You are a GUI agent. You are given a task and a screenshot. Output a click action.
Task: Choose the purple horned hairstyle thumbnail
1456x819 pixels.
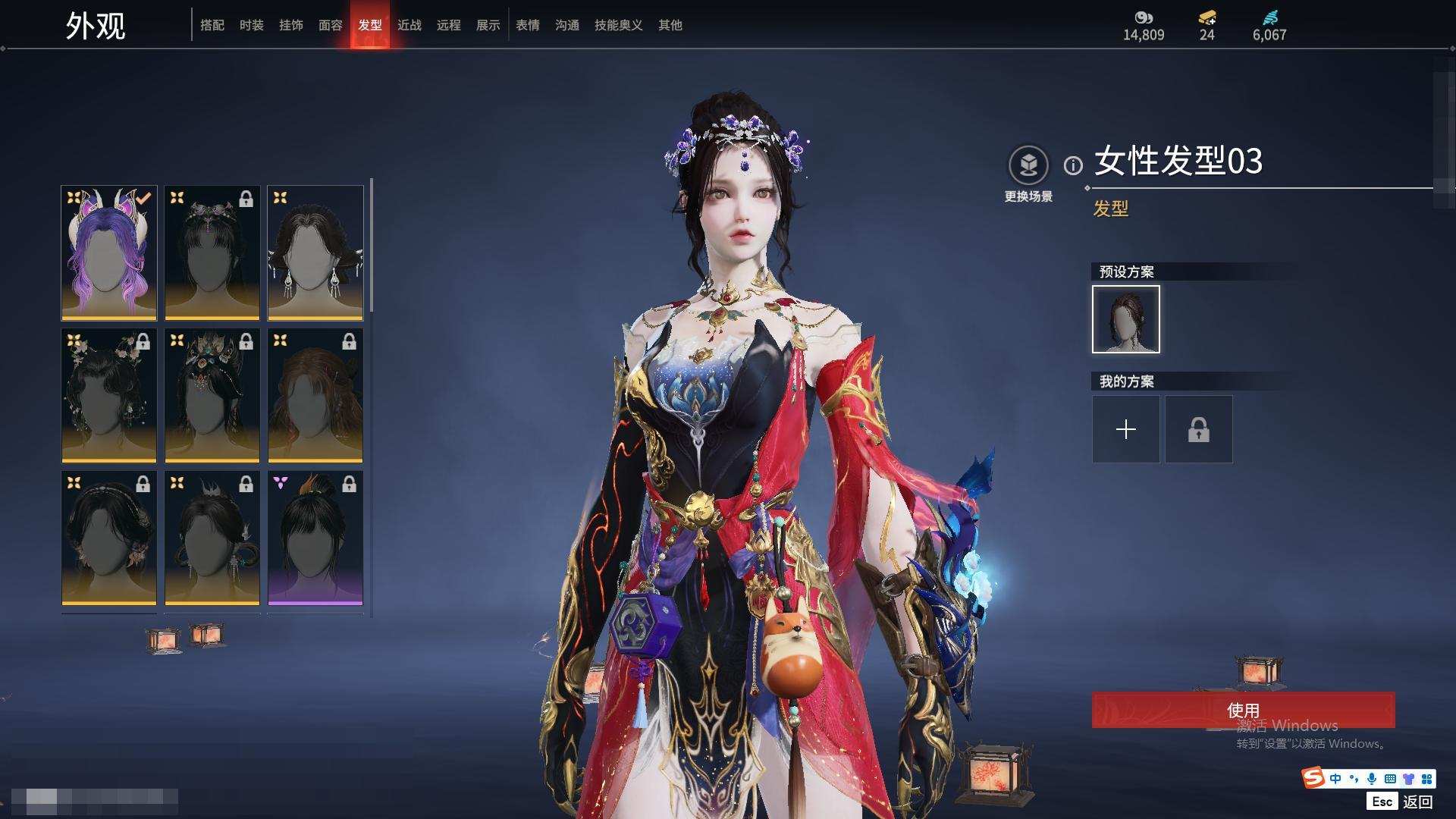109,253
